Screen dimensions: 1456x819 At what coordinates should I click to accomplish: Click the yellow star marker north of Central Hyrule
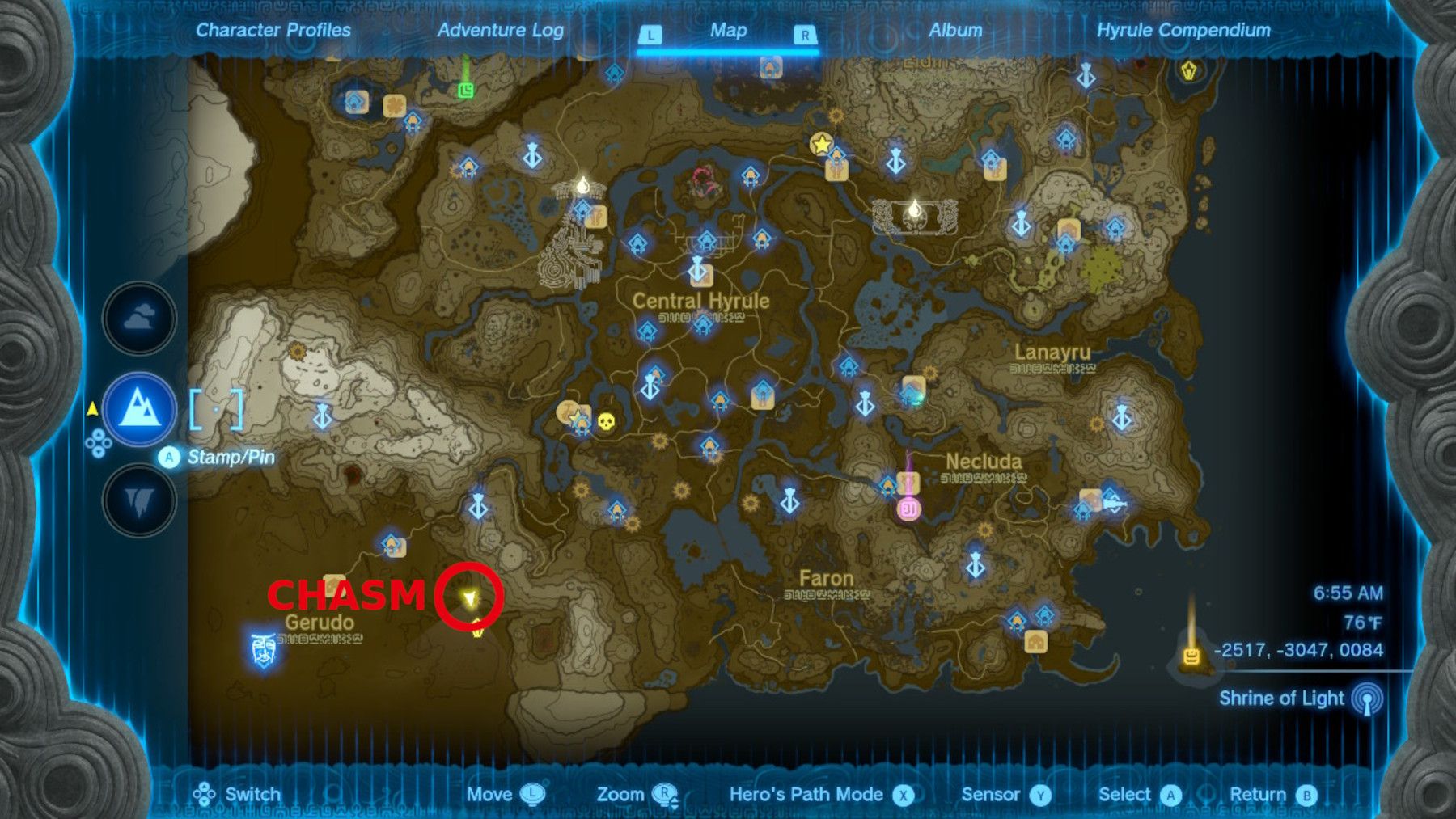pyautogui.click(x=820, y=145)
